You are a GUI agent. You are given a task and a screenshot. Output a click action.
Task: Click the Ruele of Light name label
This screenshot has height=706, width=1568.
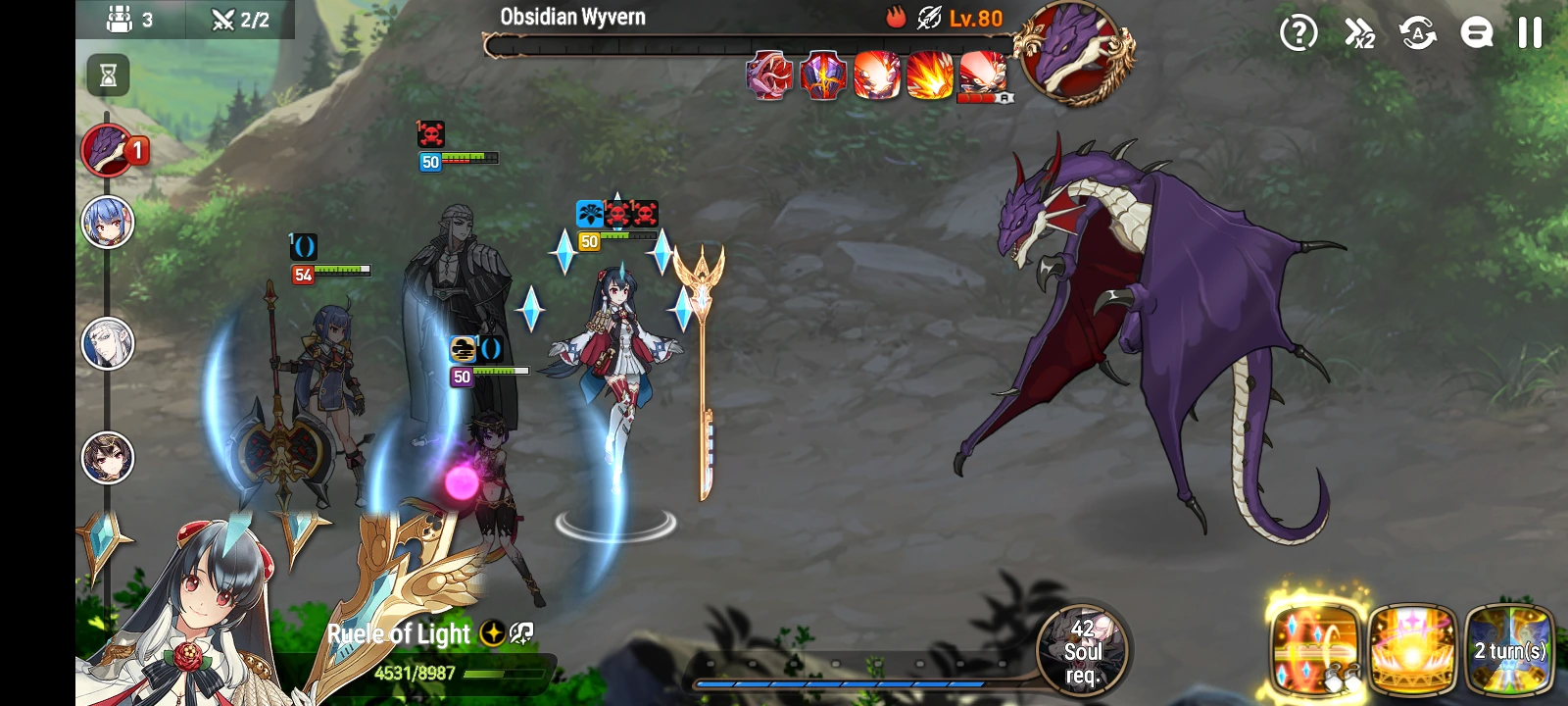coord(399,634)
